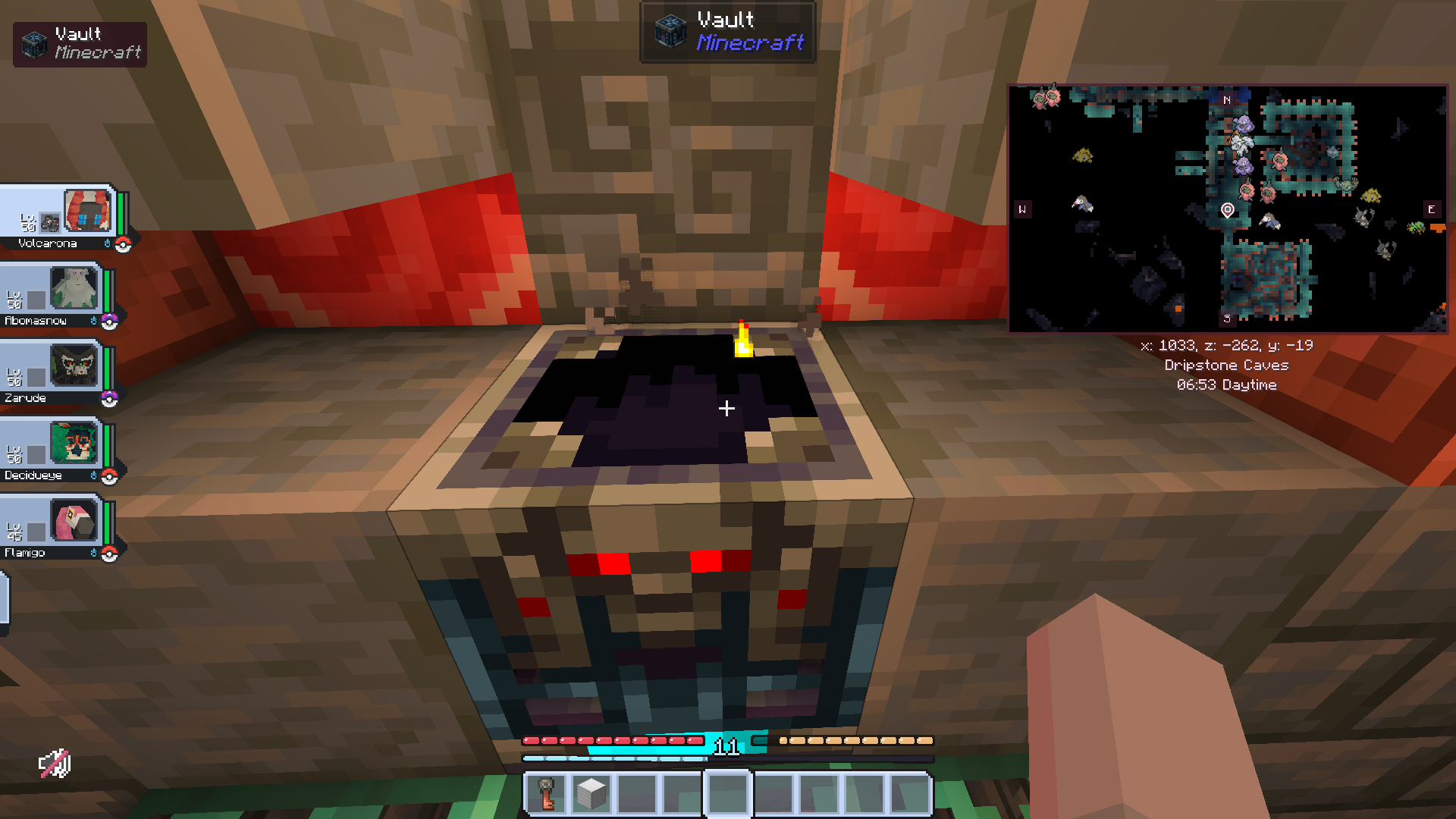Screen dimensions: 1456x819
Task: Click the cave minimap
Action: click(1227, 209)
